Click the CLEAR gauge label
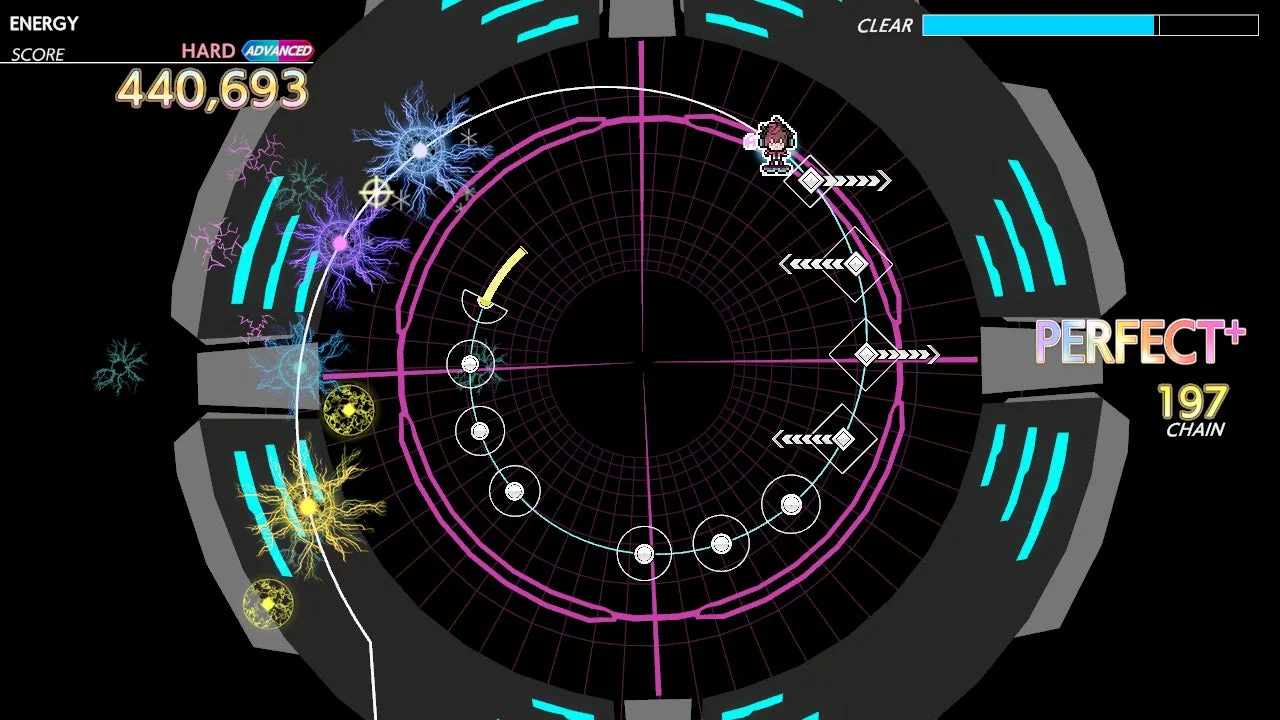The image size is (1280, 720). coord(884,25)
